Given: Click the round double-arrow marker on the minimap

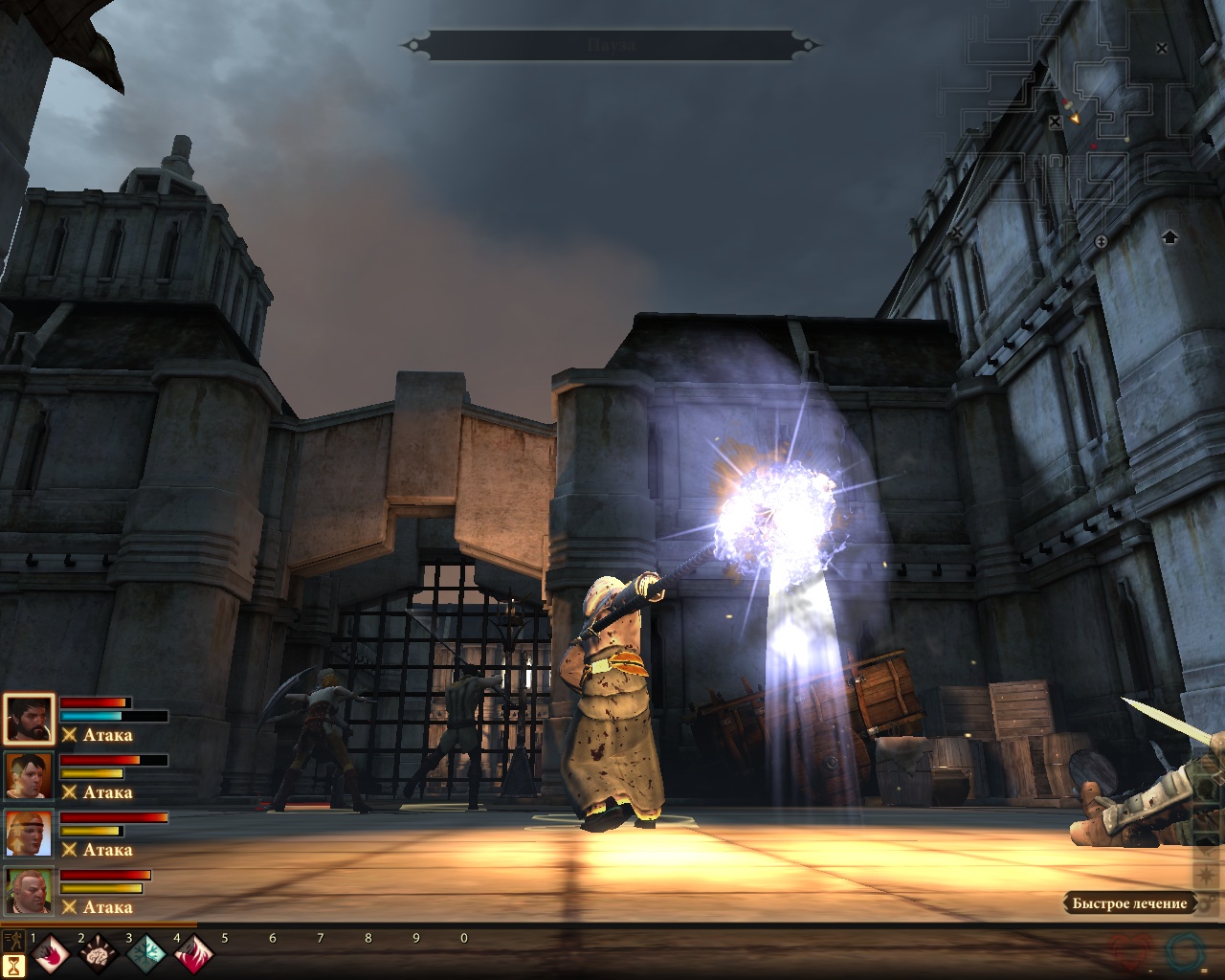Looking at the screenshot, I should tap(1101, 242).
